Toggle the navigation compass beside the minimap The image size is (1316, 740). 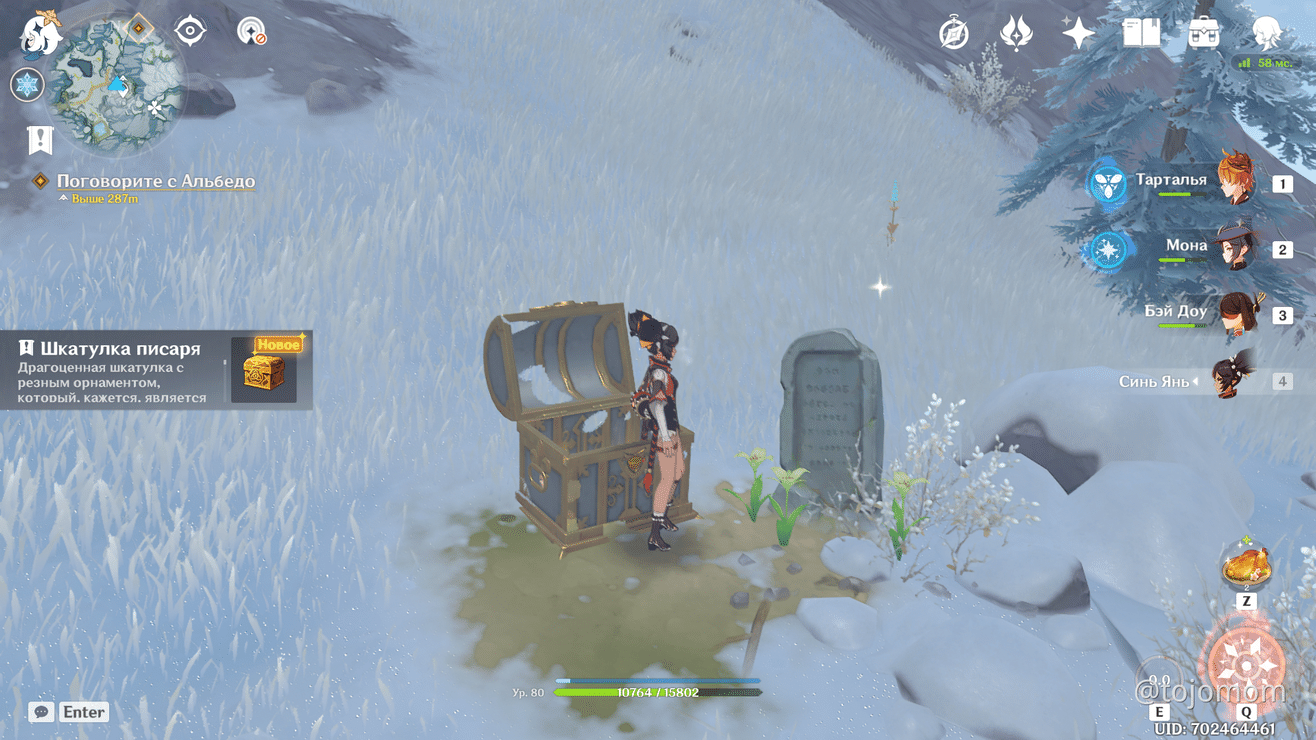(189, 31)
